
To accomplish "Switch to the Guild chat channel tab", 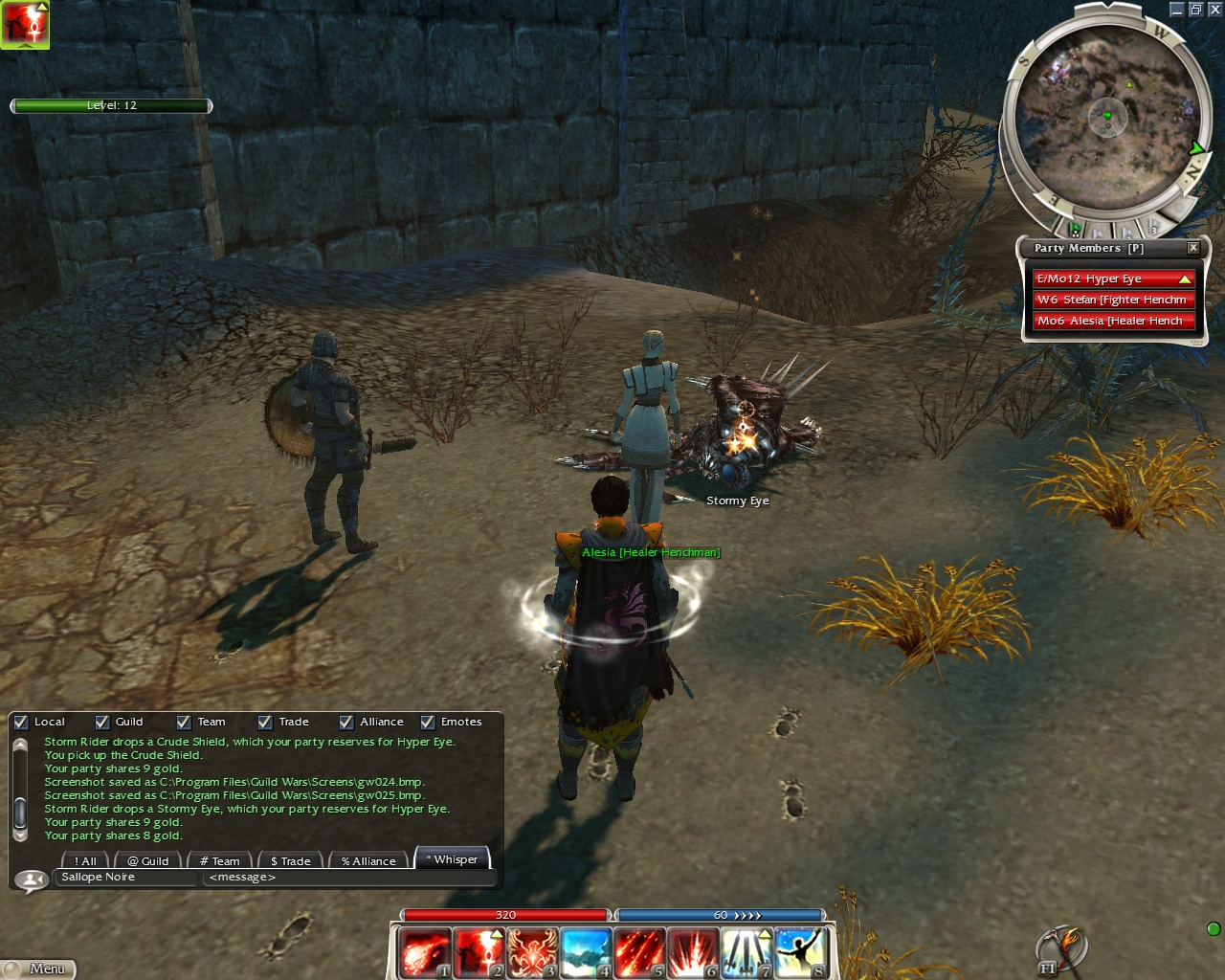I will tap(148, 861).
